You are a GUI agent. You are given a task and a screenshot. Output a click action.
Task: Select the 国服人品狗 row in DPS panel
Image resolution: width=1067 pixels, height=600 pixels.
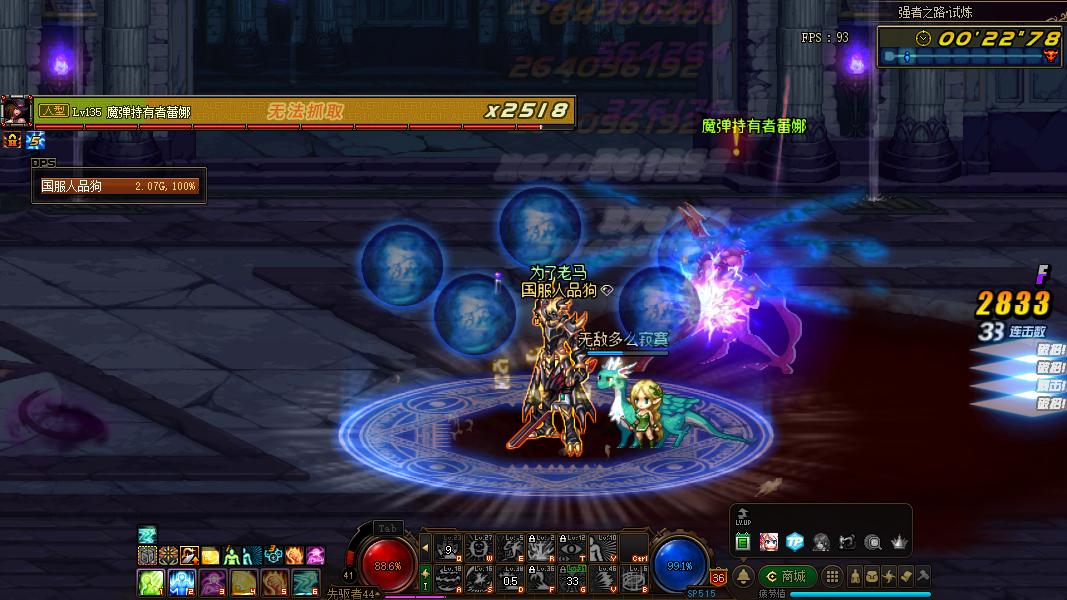pos(119,186)
